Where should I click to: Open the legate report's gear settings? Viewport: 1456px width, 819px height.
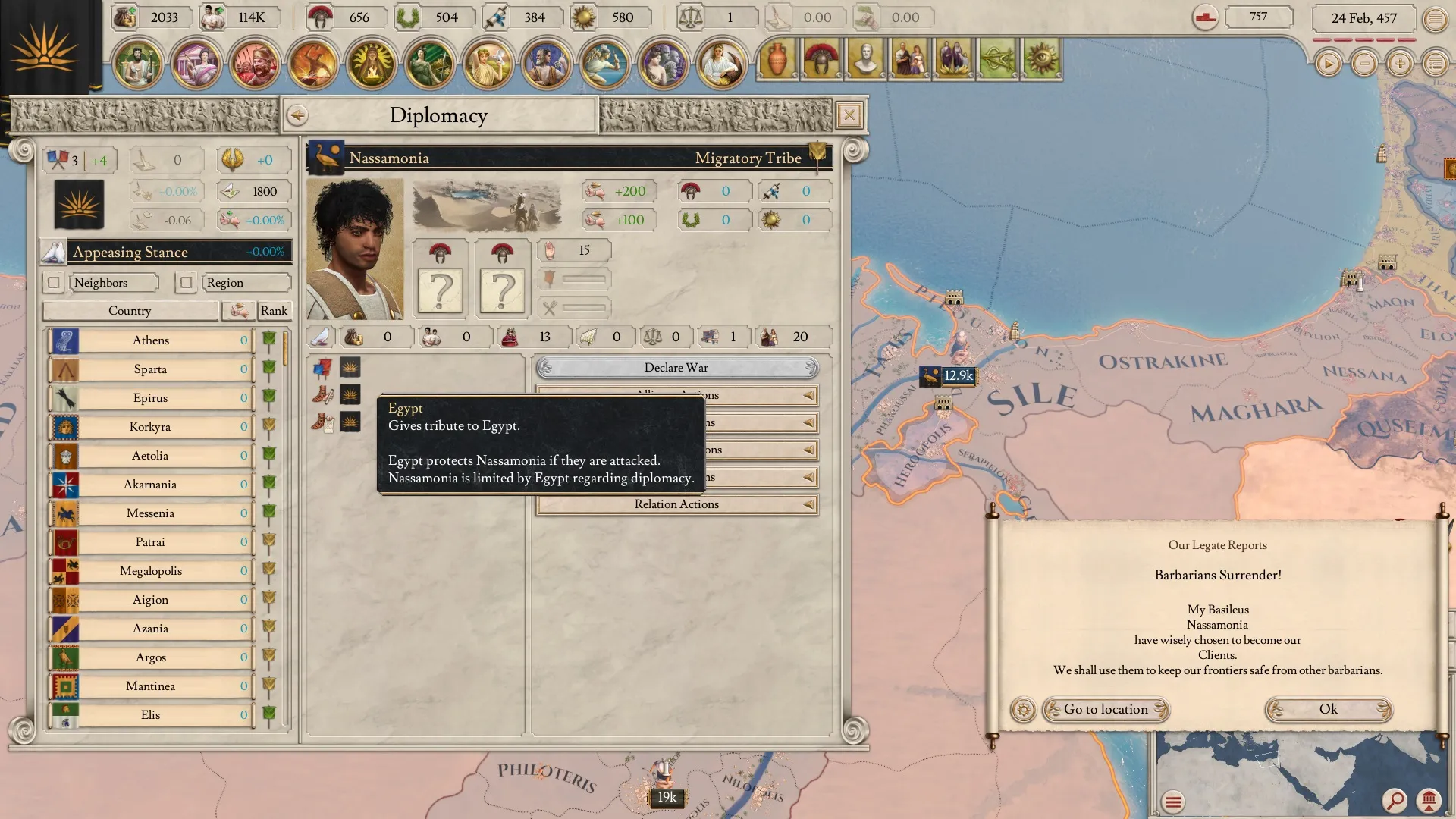pos(1023,710)
